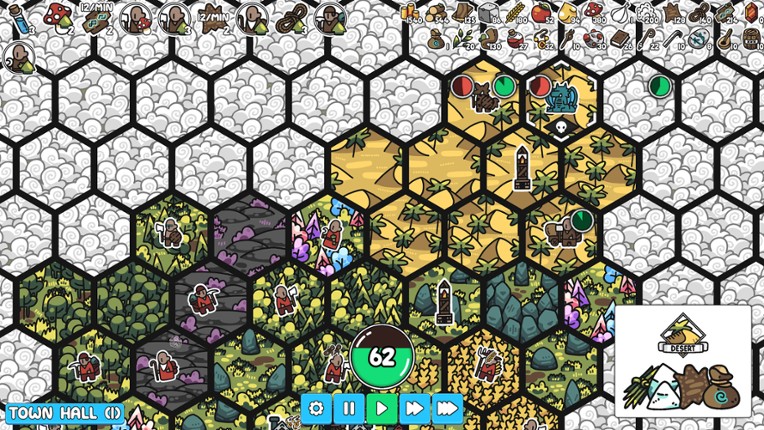Pause the game speed
Screen dimensions: 764x430
pyautogui.click(x=350, y=408)
